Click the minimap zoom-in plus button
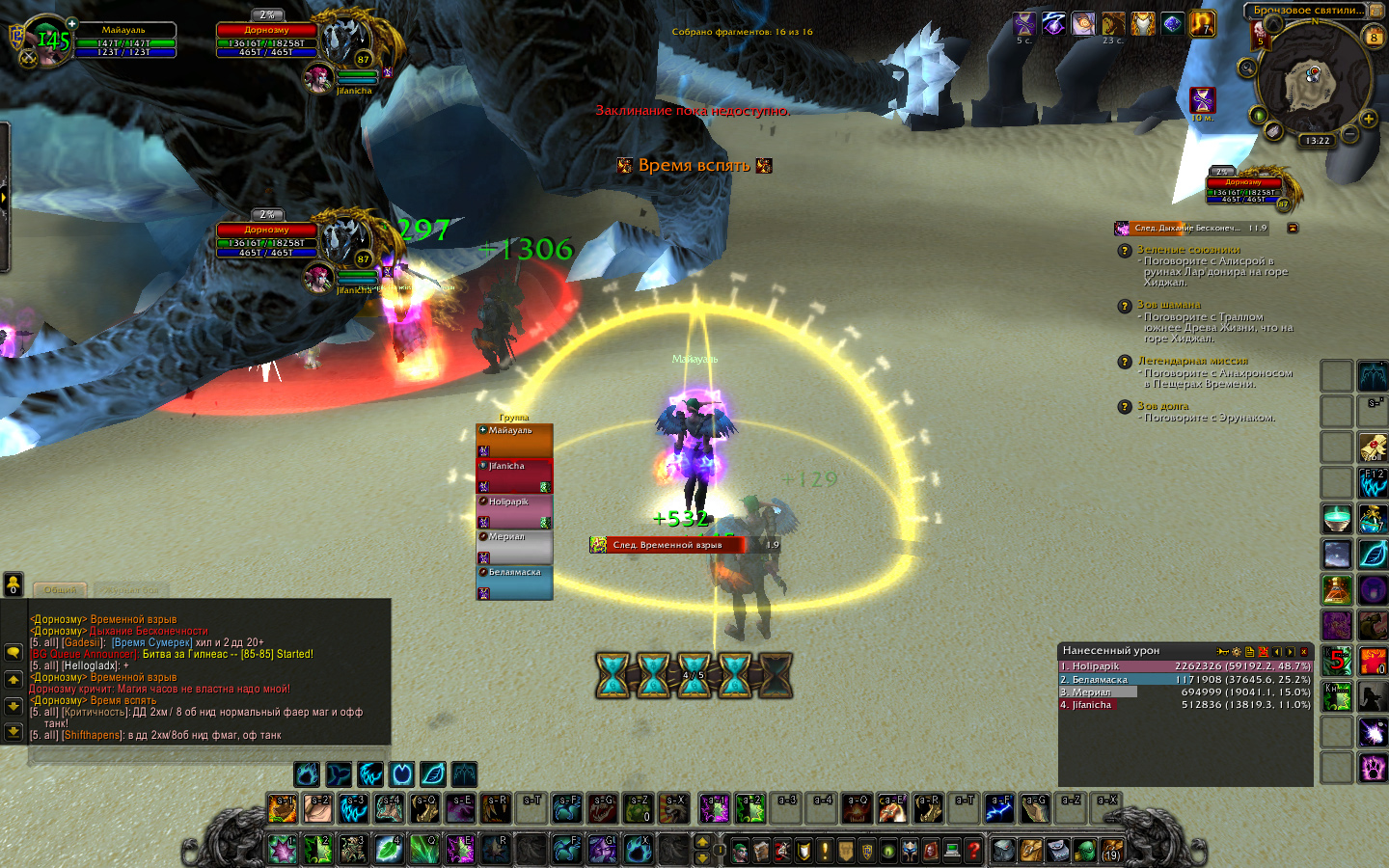Viewport: 1389px width, 868px height. pos(1368,119)
